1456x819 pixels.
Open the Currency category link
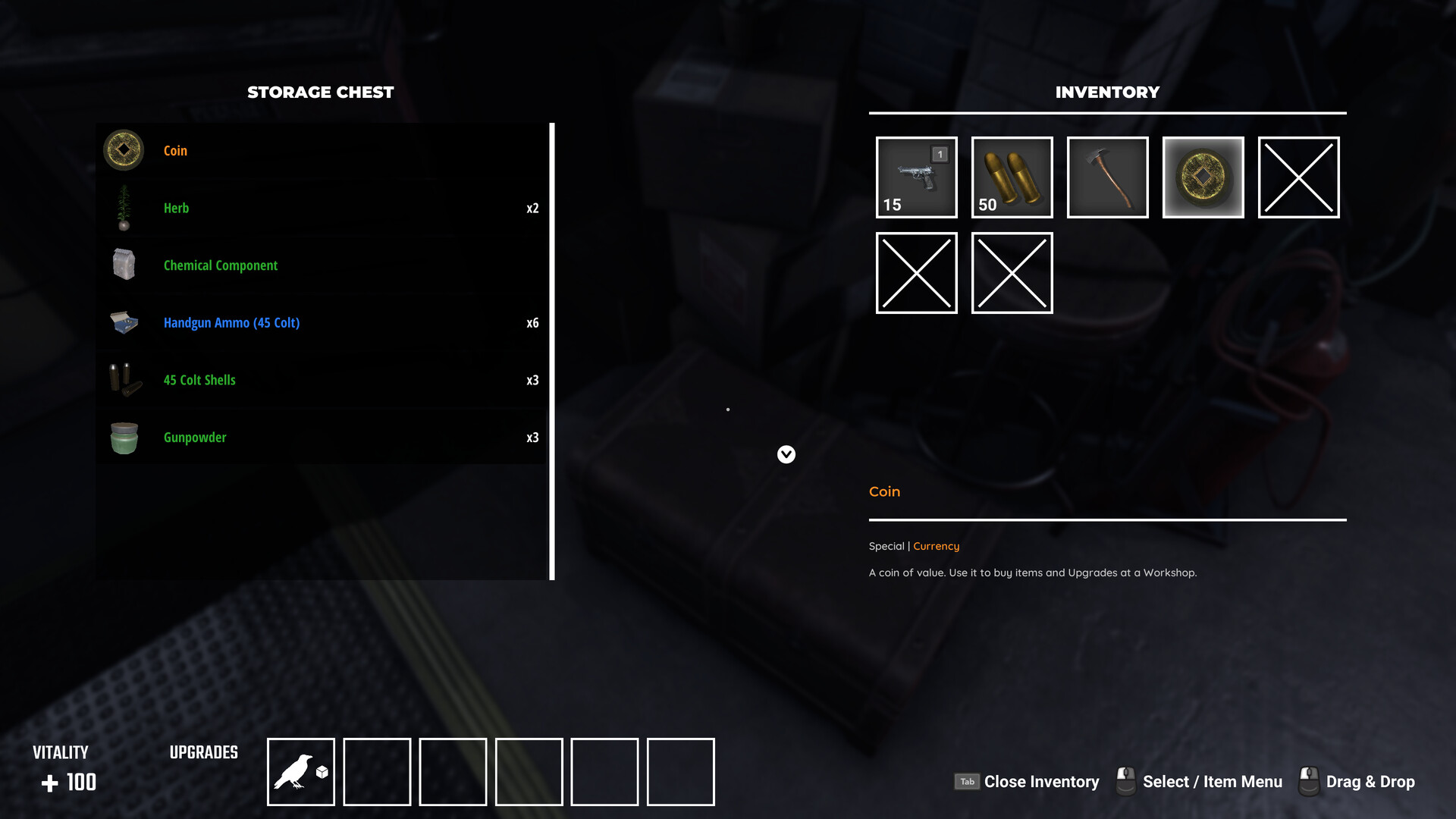[936, 546]
